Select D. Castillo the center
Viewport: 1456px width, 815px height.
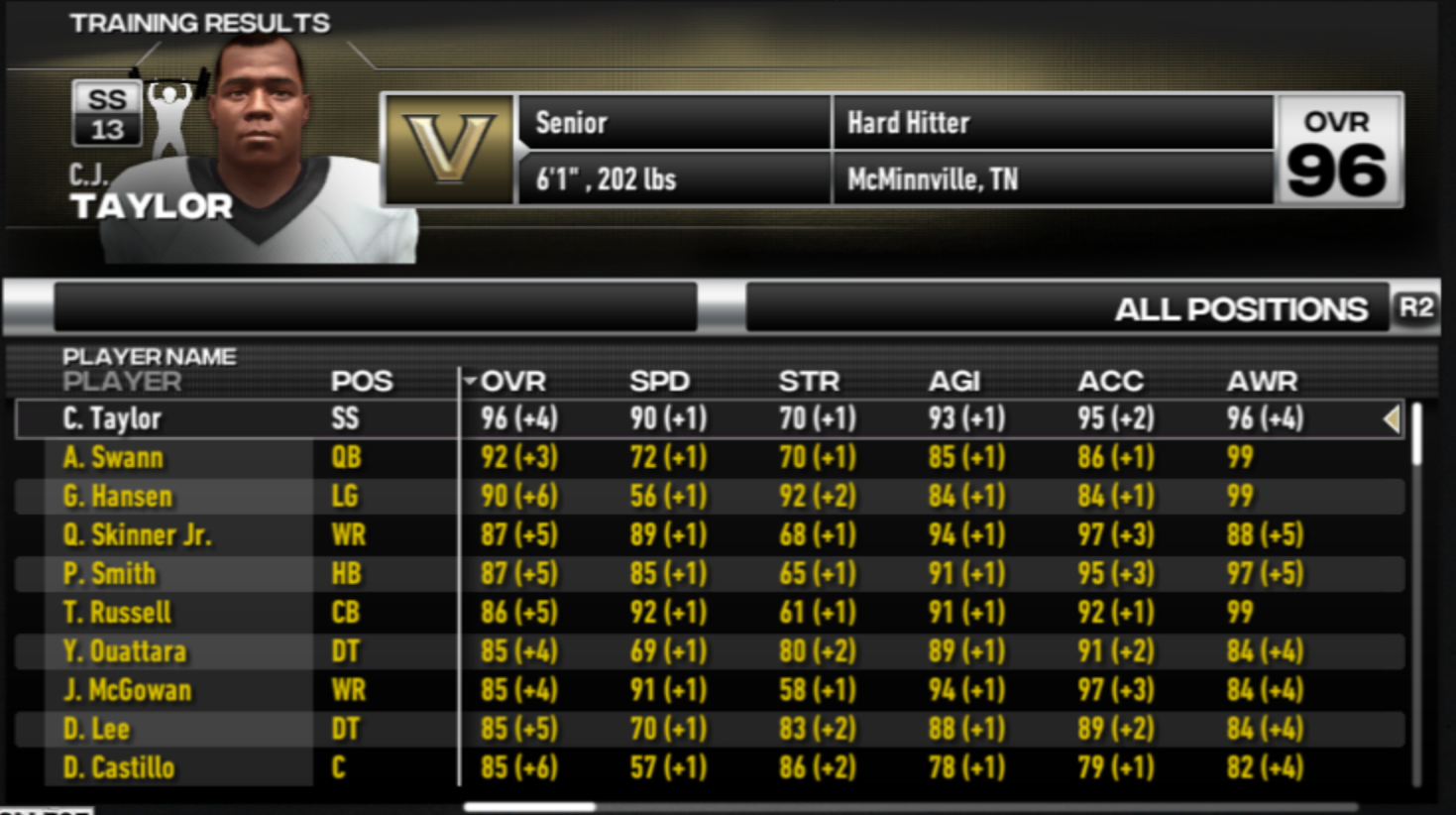click(x=118, y=767)
